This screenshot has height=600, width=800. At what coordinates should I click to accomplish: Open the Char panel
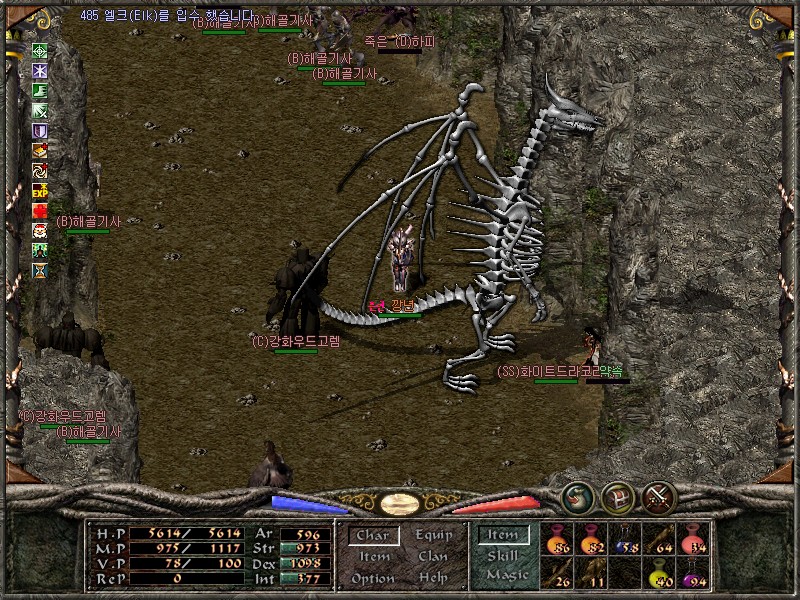click(x=372, y=536)
